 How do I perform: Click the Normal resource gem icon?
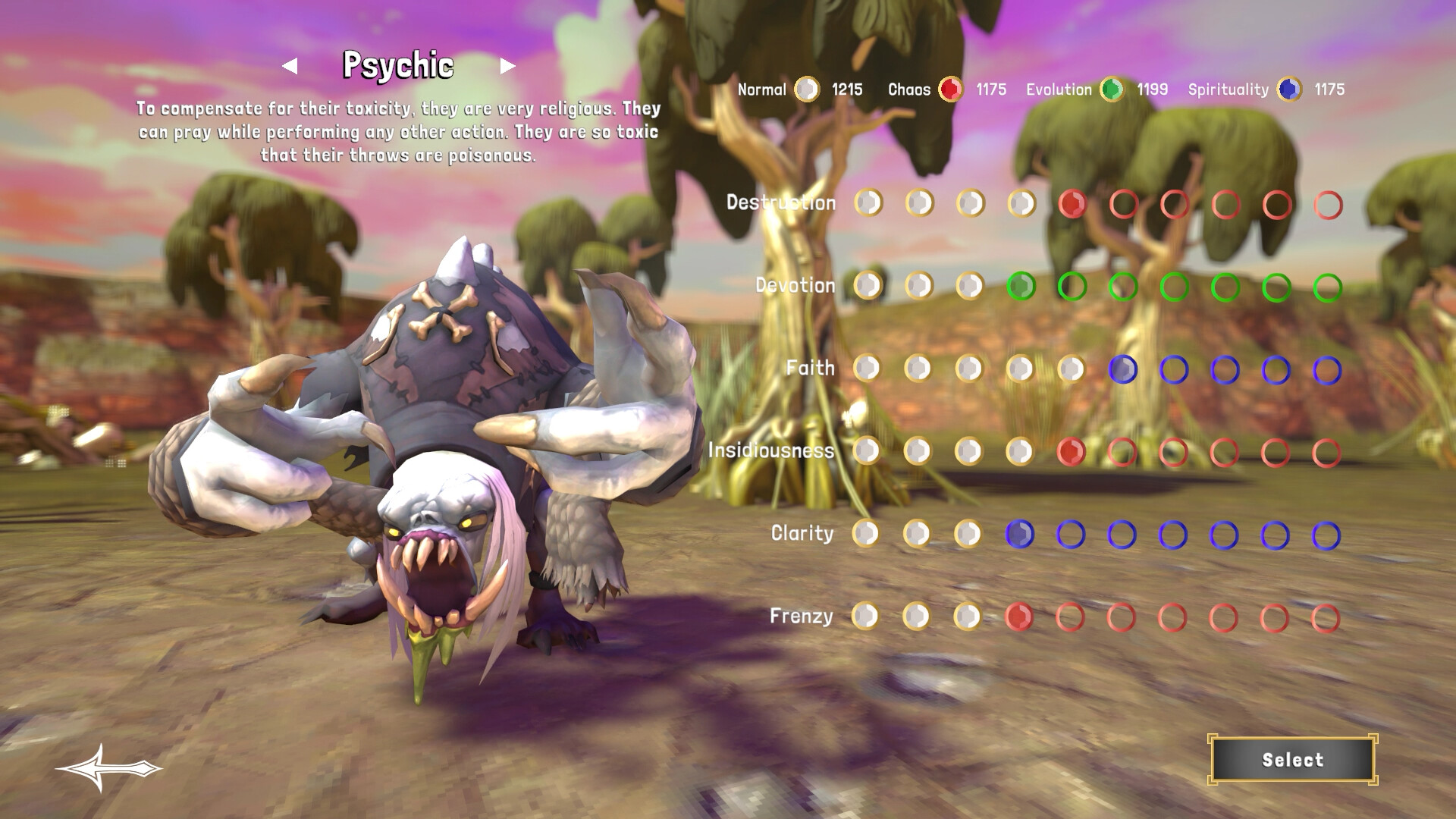point(806,89)
